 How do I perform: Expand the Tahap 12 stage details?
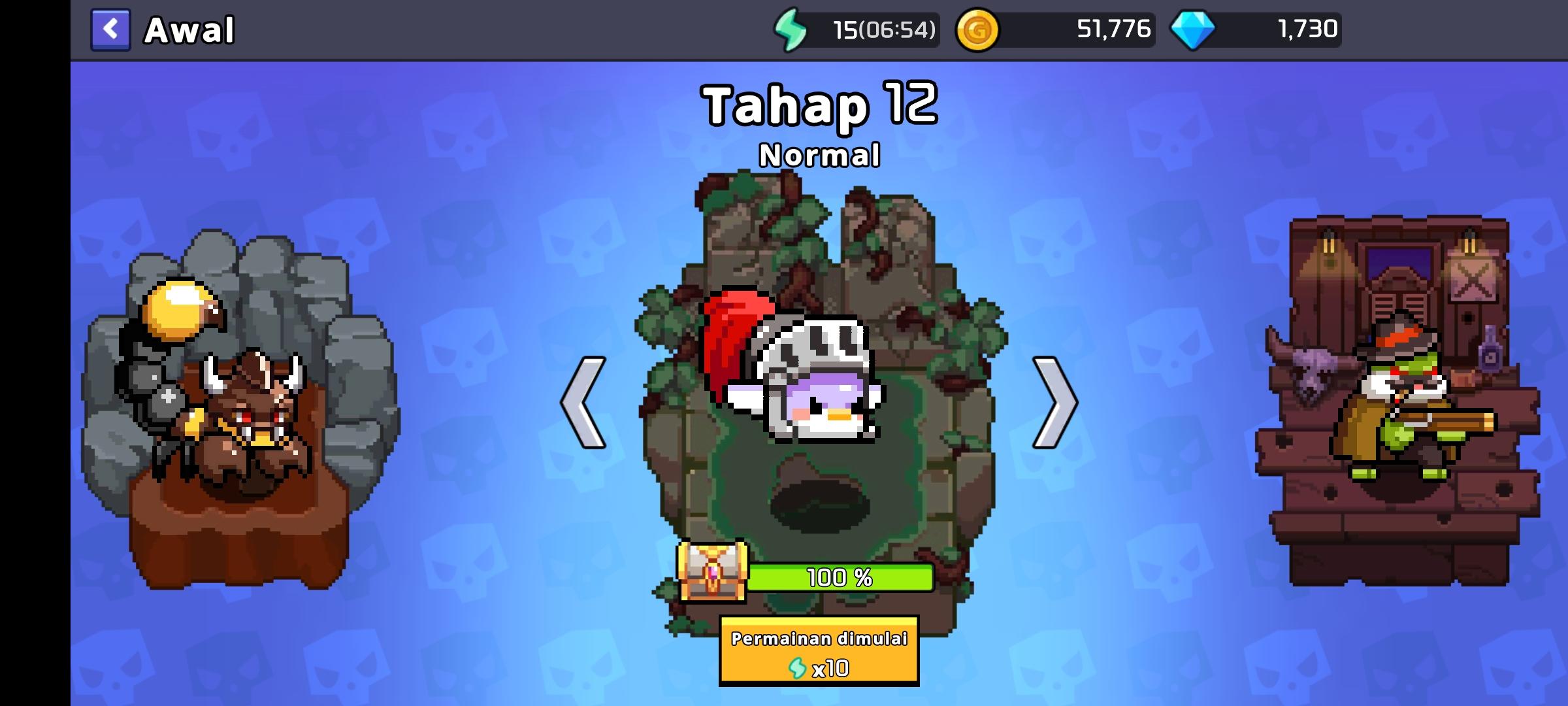[x=819, y=105]
